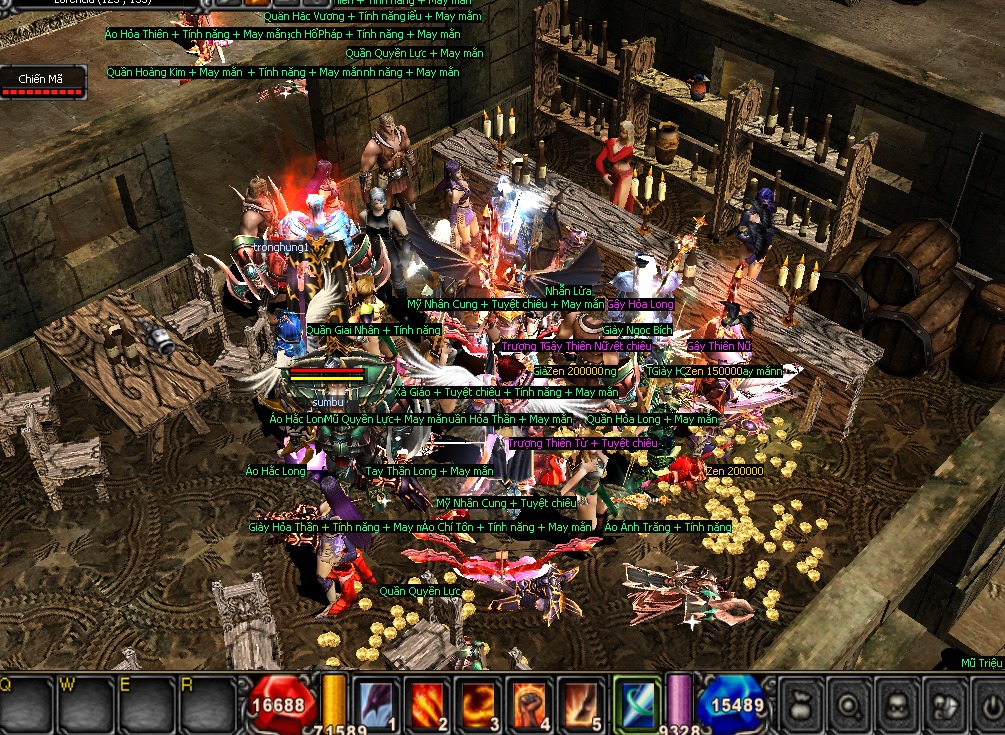Use the flame slash skill in slot 2
Image resolution: width=1005 pixels, height=735 pixels.
[427, 703]
